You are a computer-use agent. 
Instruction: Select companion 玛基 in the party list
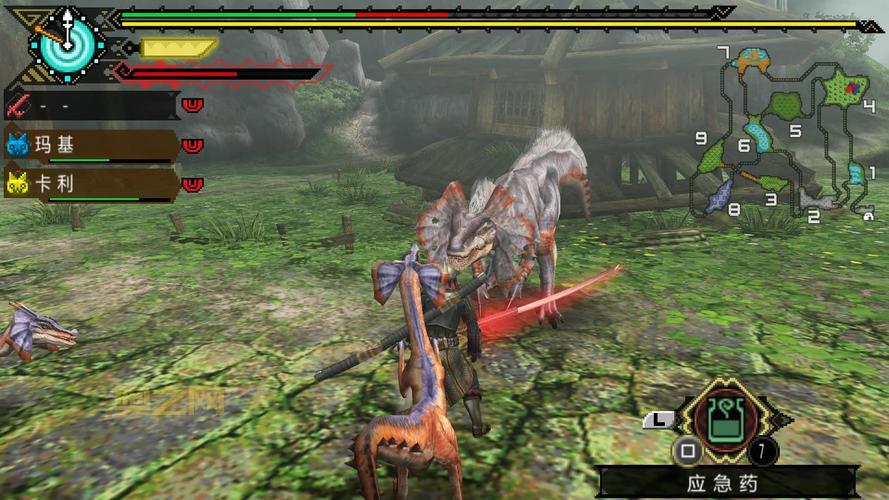tap(92, 145)
